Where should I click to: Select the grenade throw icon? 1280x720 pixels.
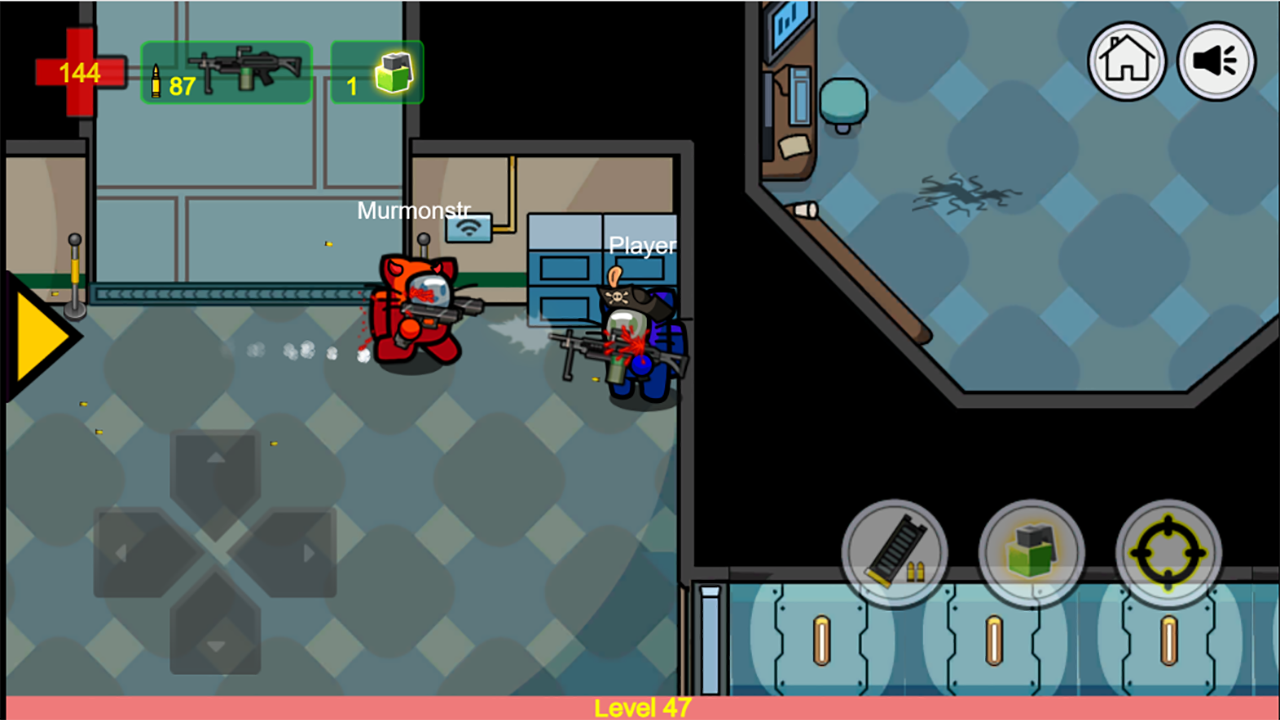pyautogui.click(x=1032, y=550)
